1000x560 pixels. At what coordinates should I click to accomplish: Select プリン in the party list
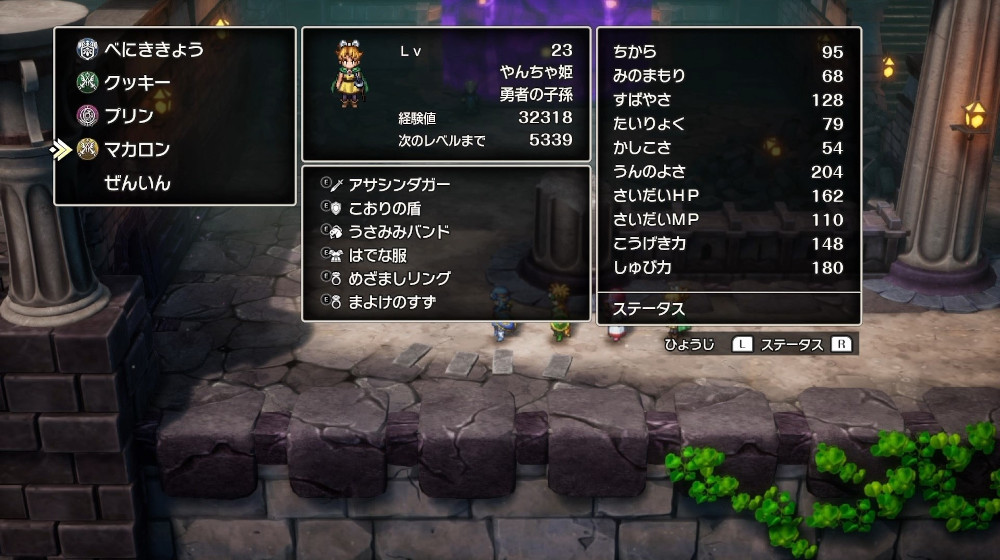(129, 116)
